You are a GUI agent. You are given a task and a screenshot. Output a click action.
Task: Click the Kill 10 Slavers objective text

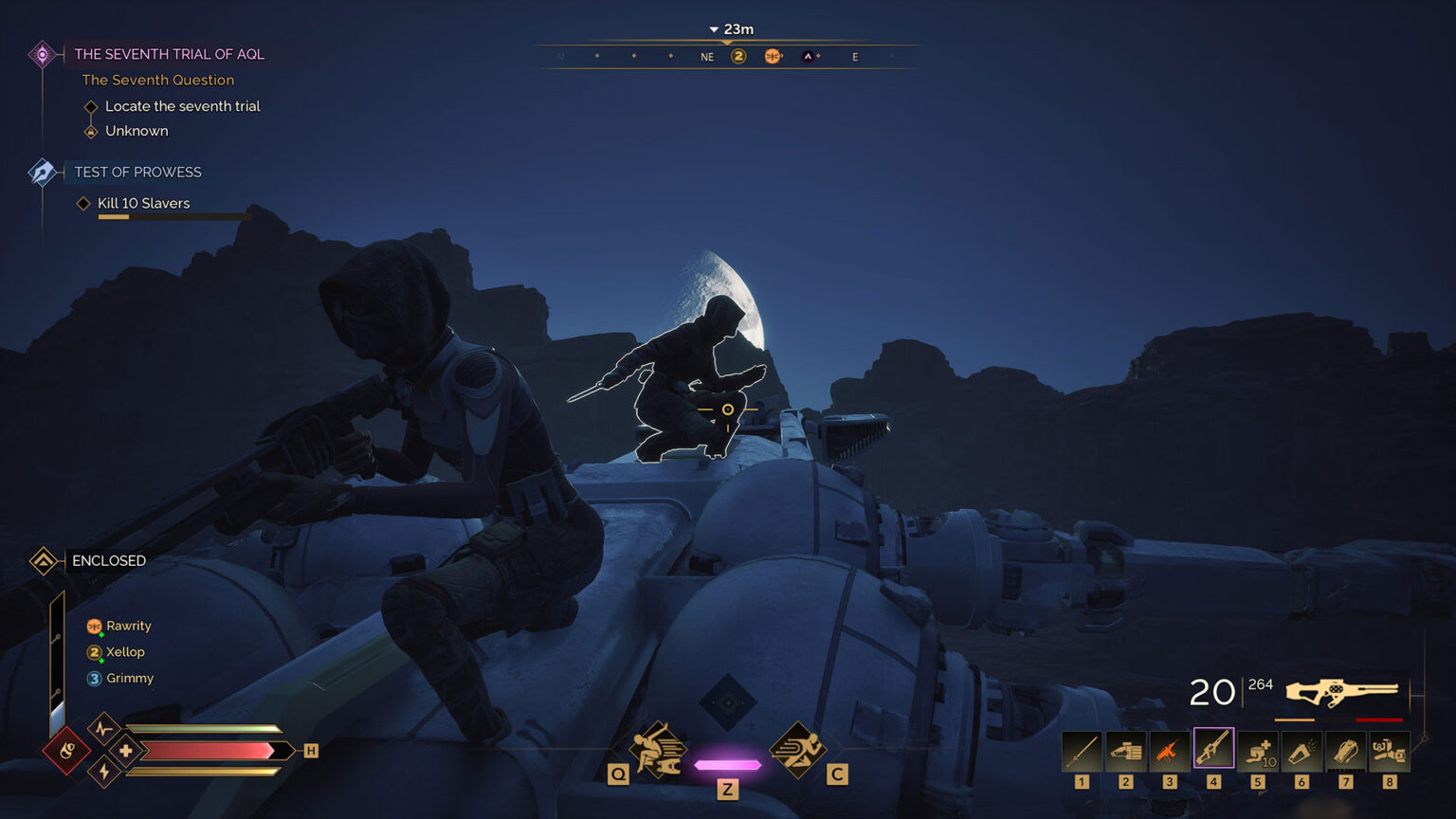[x=145, y=203]
